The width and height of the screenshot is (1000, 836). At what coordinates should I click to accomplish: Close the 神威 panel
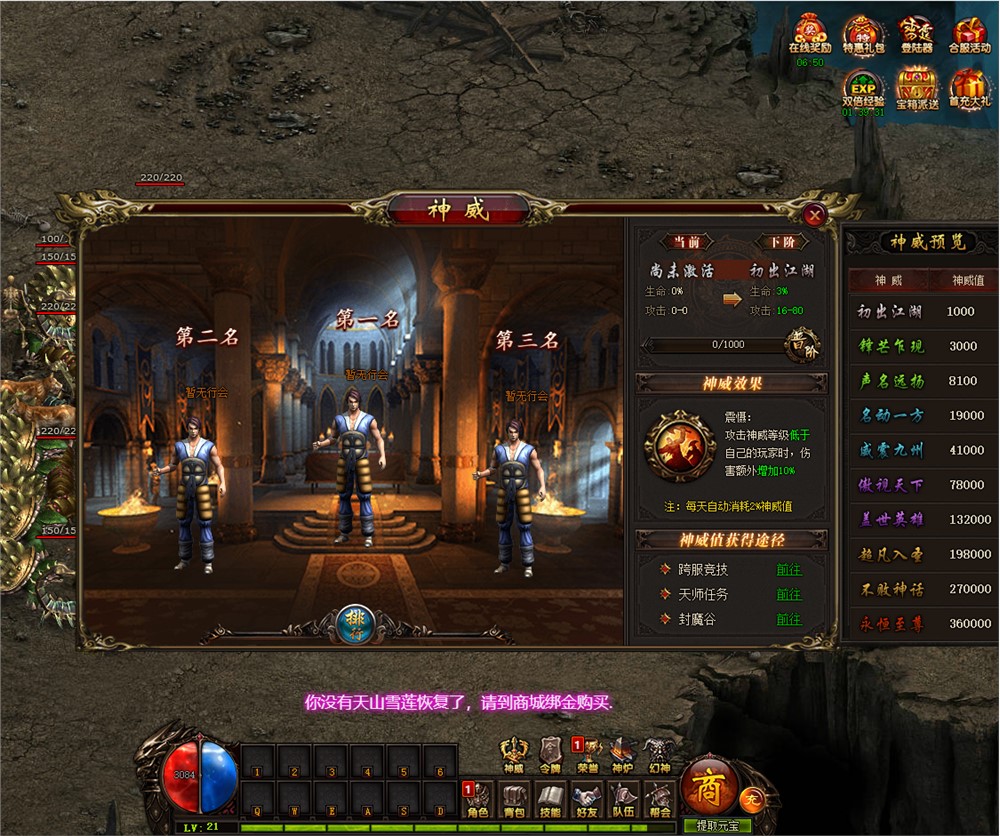815,214
